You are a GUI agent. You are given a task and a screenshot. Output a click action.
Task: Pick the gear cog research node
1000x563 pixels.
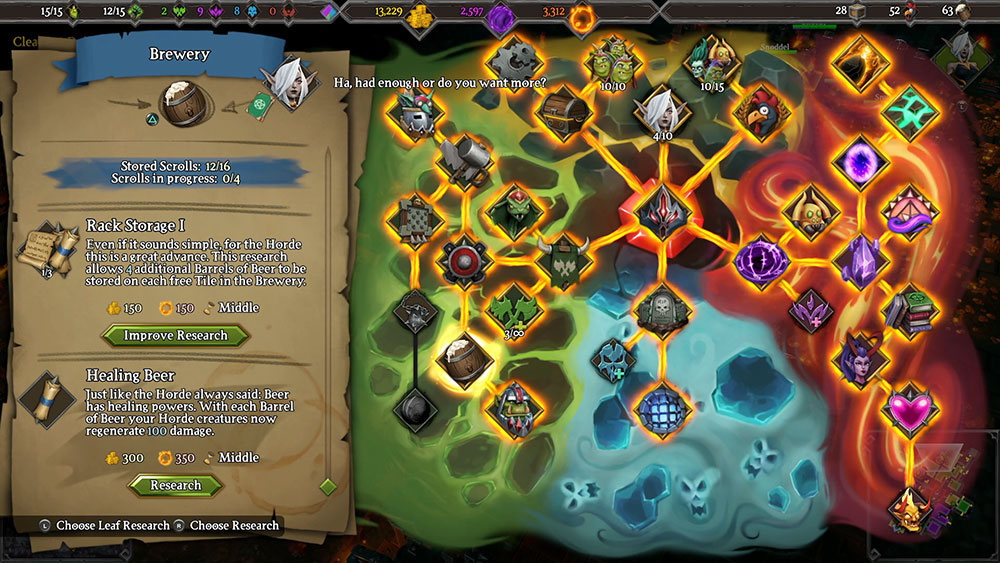514,61
